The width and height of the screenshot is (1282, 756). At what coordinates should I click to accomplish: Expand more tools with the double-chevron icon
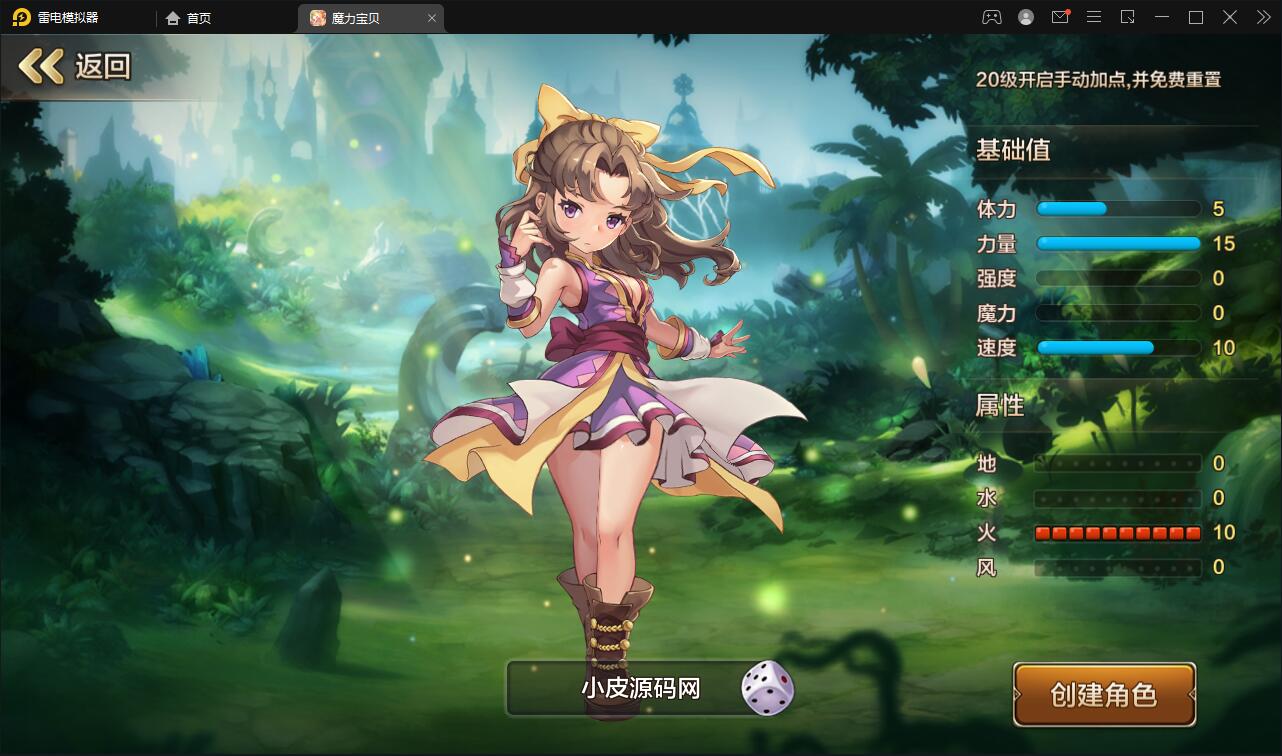pos(1262,17)
